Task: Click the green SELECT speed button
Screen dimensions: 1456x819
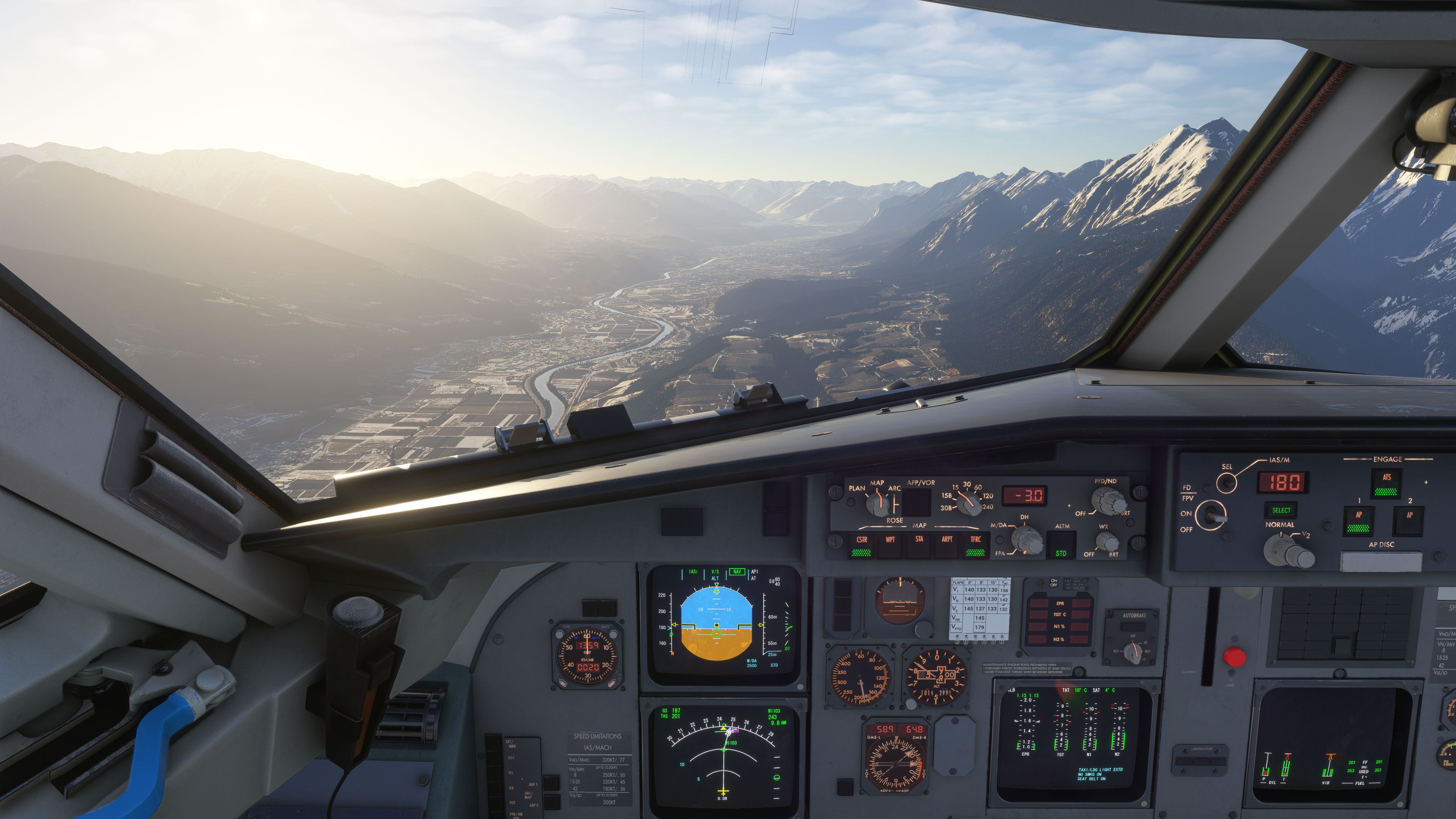Action: pyautogui.click(x=1281, y=510)
